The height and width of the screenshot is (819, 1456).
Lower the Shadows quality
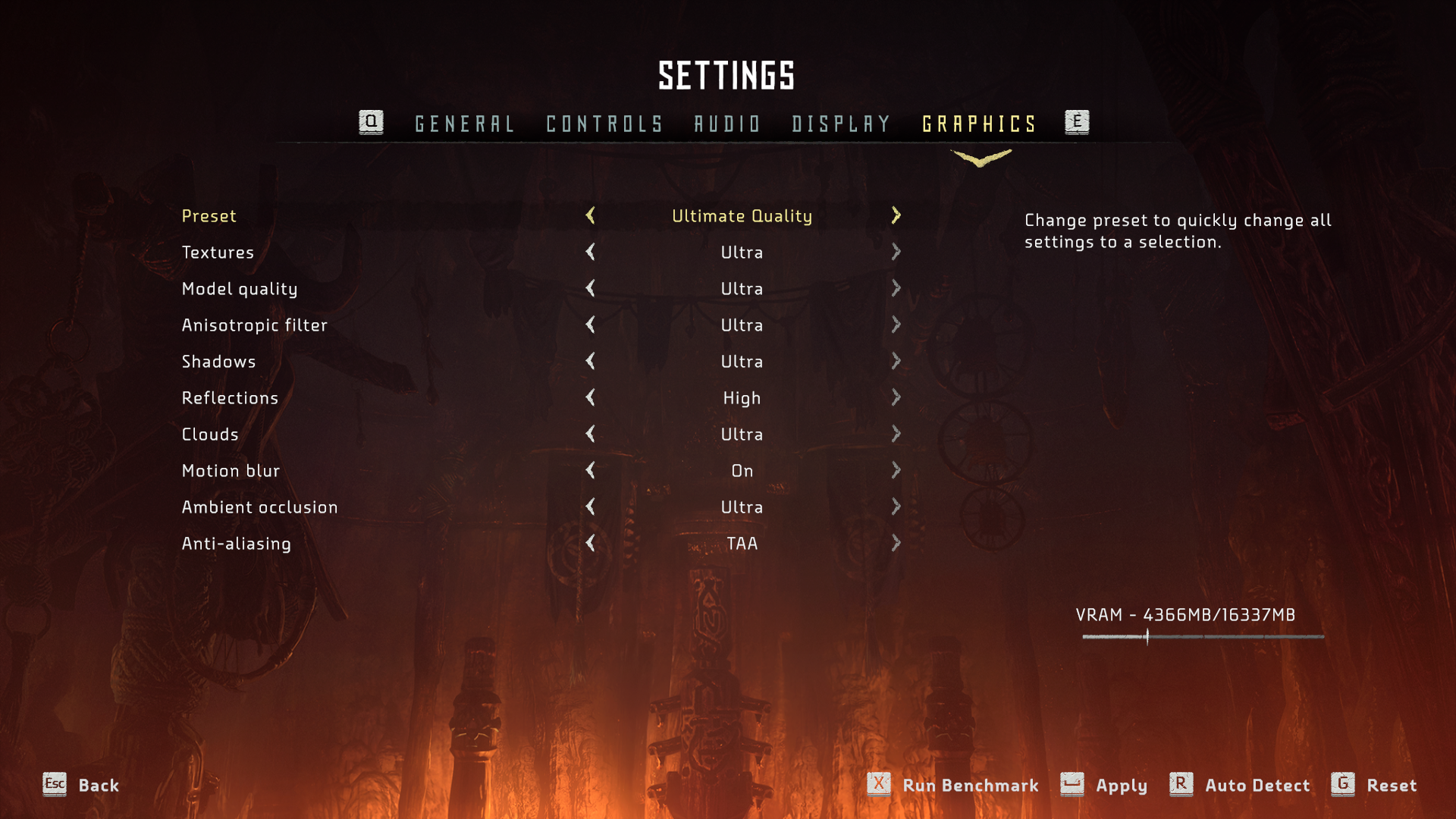click(591, 362)
